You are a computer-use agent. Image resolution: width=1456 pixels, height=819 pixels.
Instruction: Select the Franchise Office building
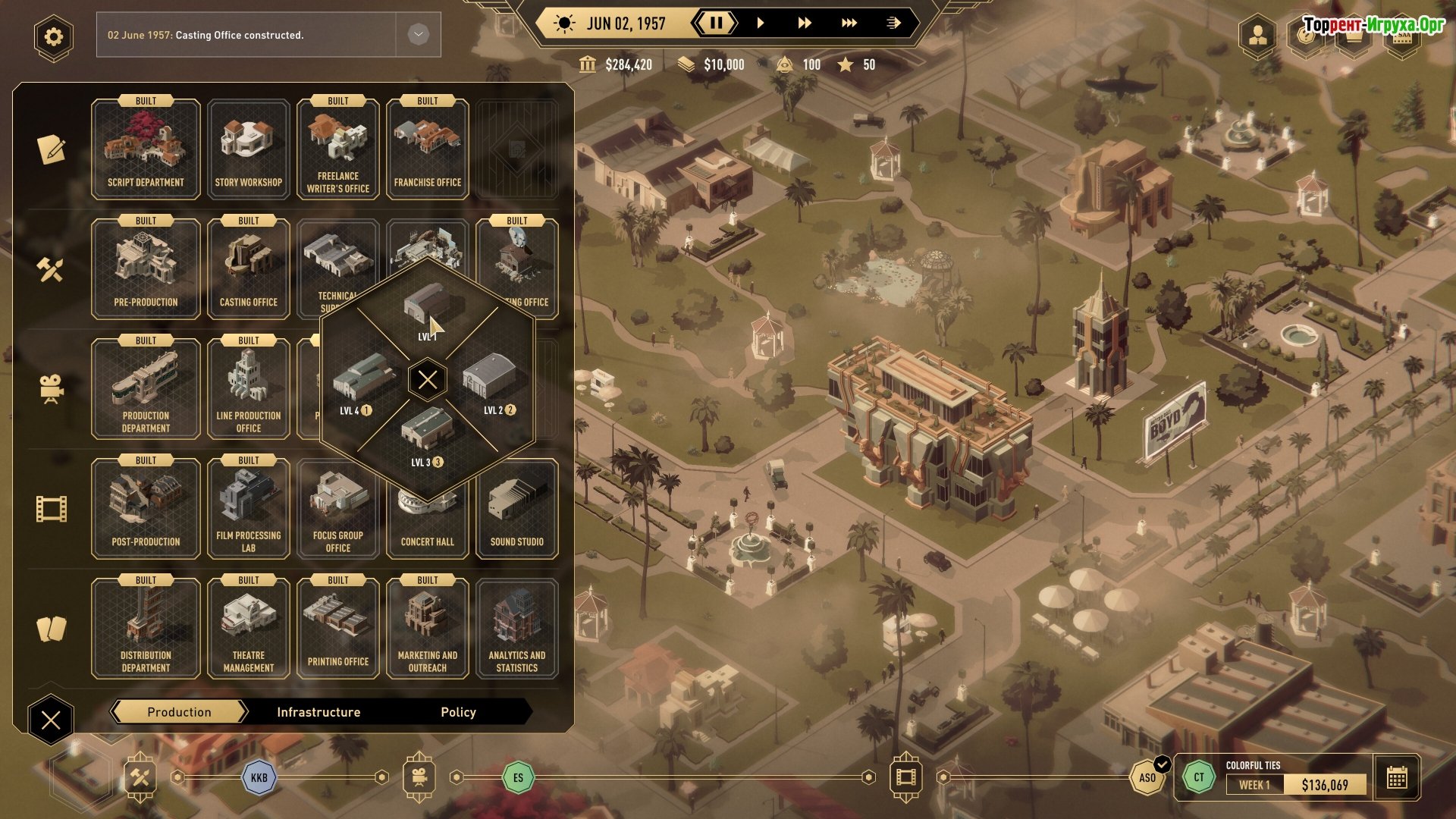(427, 149)
